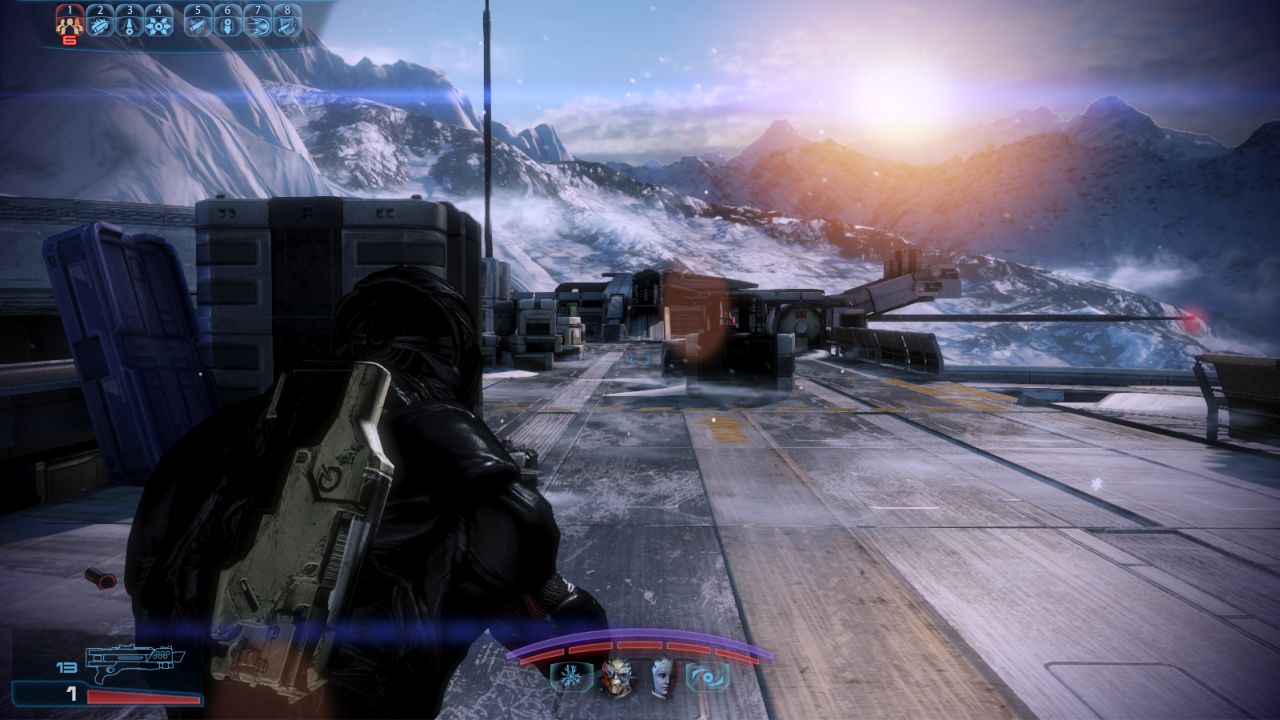Cast the Proximity Mine power in slot 7
This screenshot has height=720, width=1280.
[x=259, y=23]
